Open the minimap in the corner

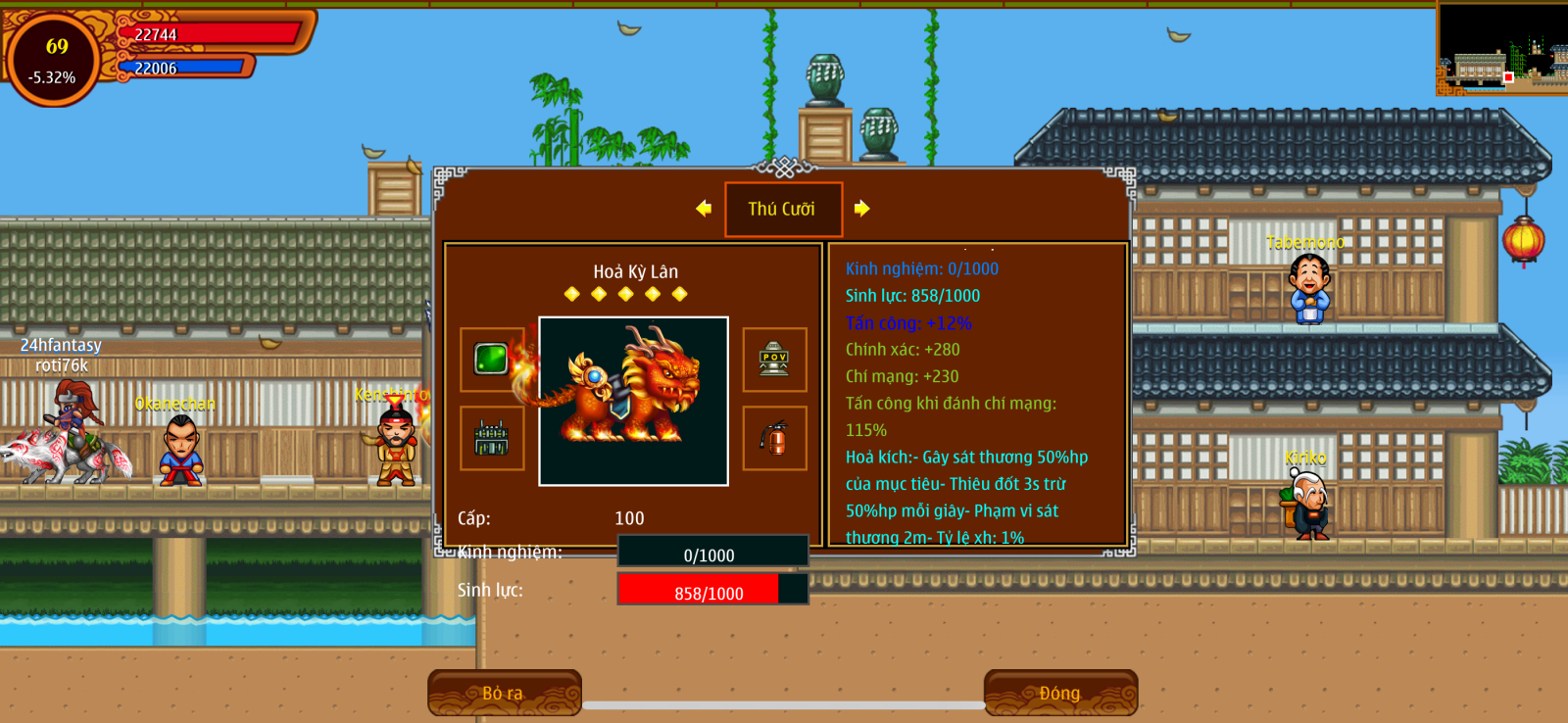pyautogui.click(x=1501, y=49)
